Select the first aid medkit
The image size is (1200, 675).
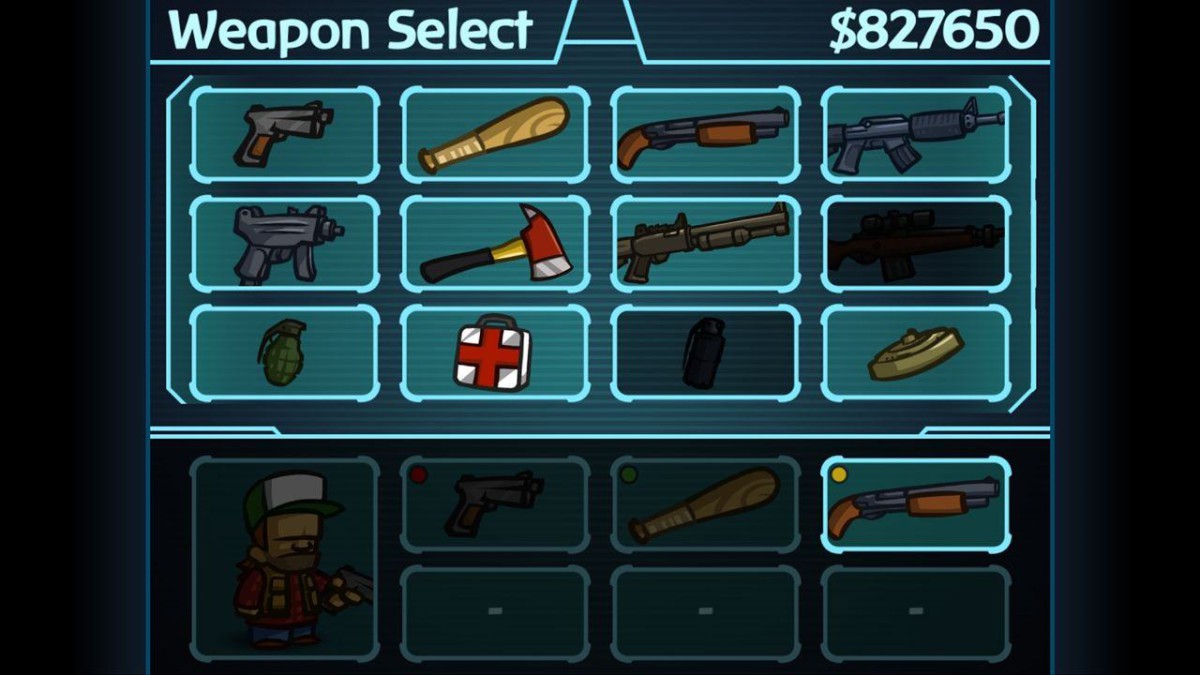point(494,352)
